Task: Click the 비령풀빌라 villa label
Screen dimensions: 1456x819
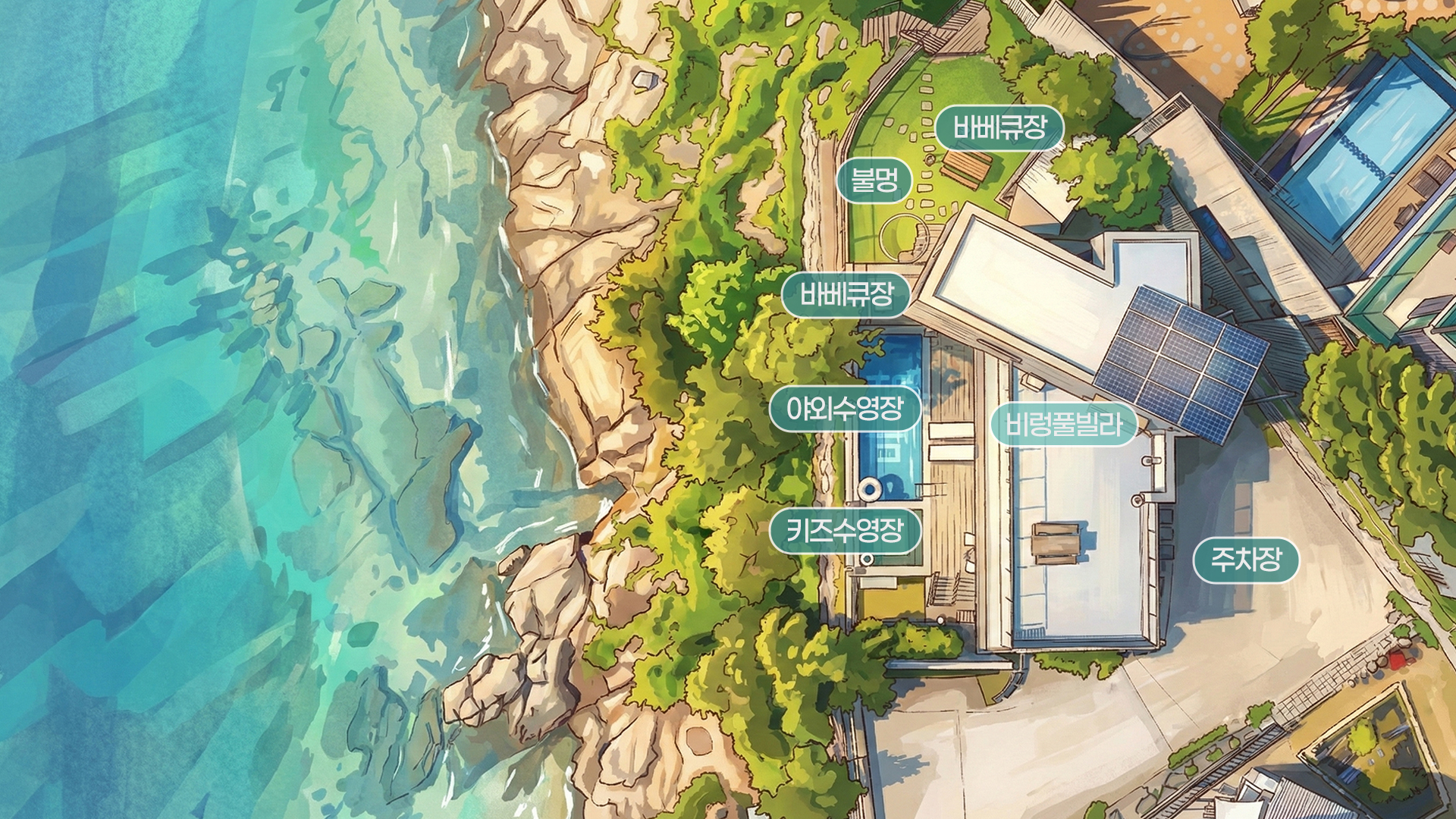Action: point(1063,425)
